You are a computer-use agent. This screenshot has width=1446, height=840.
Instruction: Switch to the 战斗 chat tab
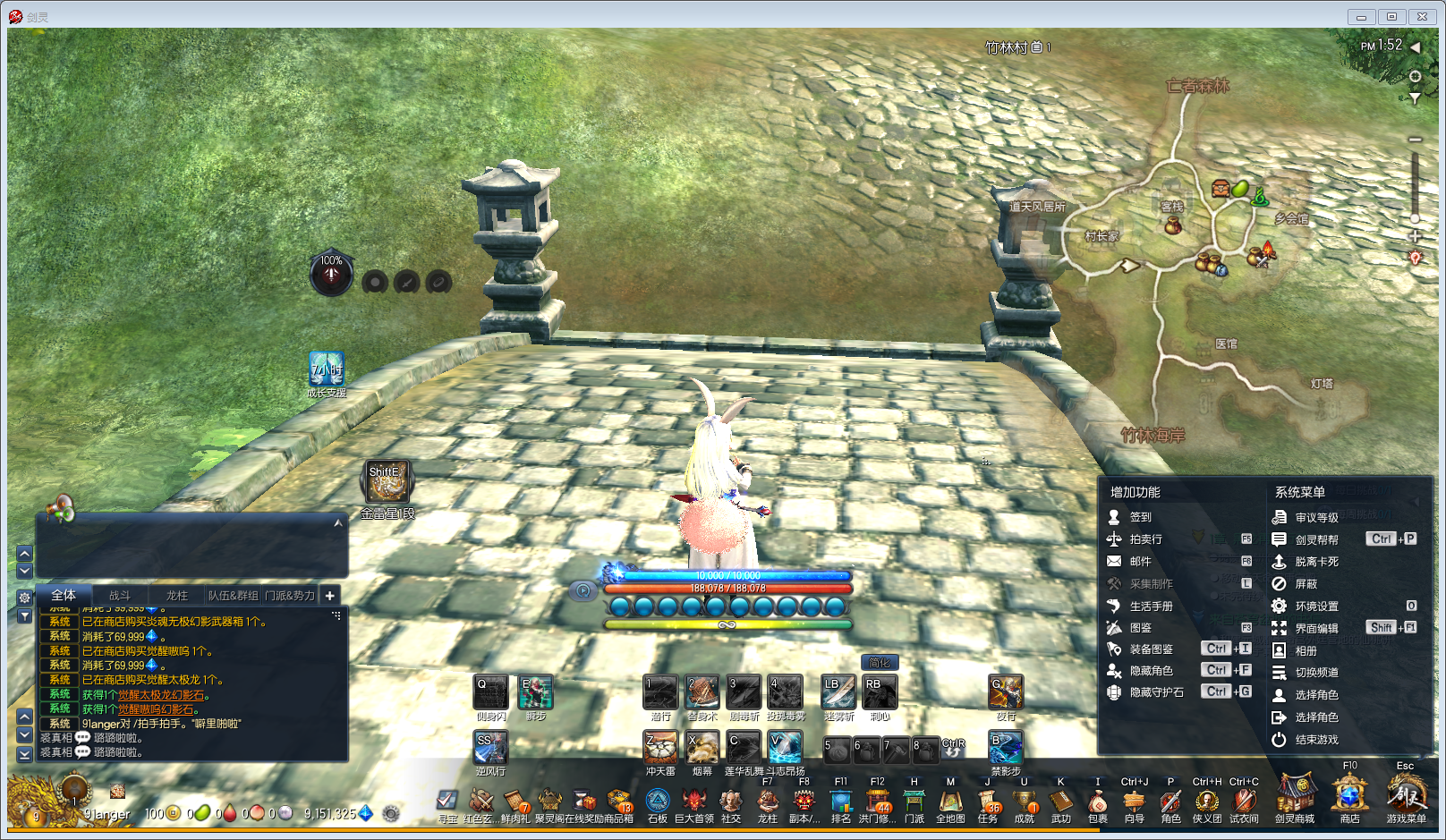pyautogui.click(x=120, y=596)
